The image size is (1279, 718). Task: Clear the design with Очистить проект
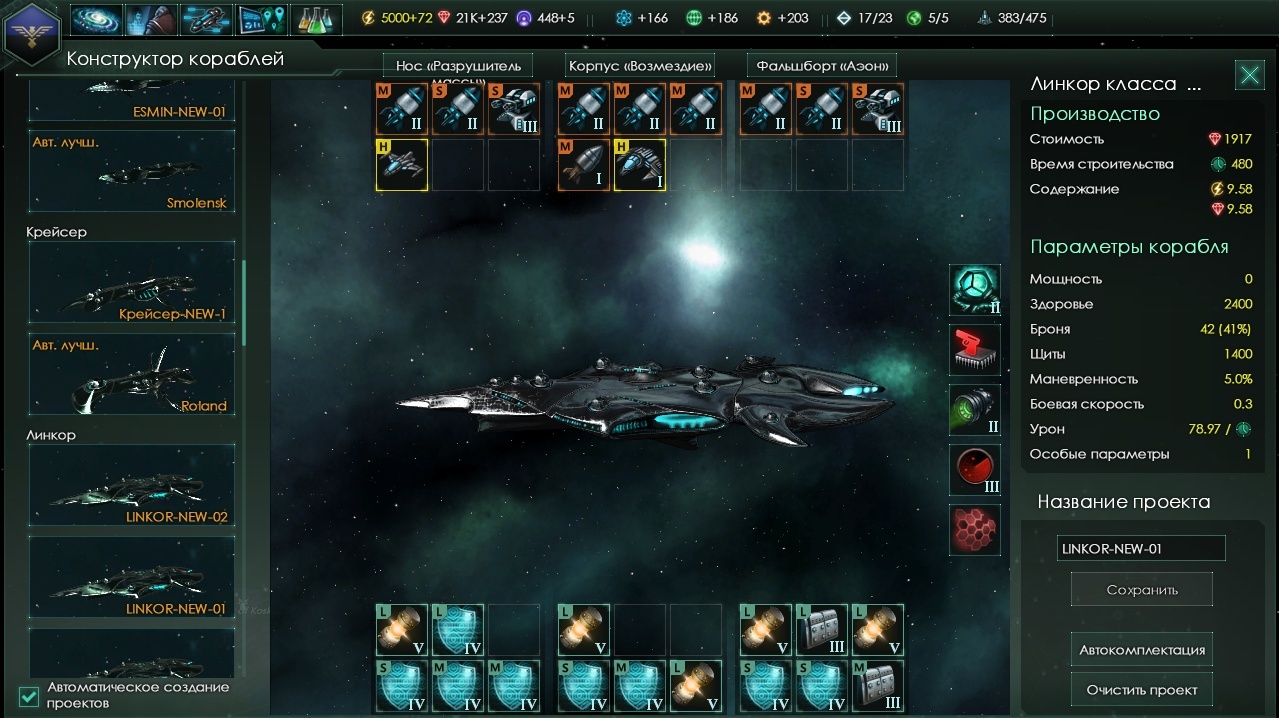coord(1141,690)
